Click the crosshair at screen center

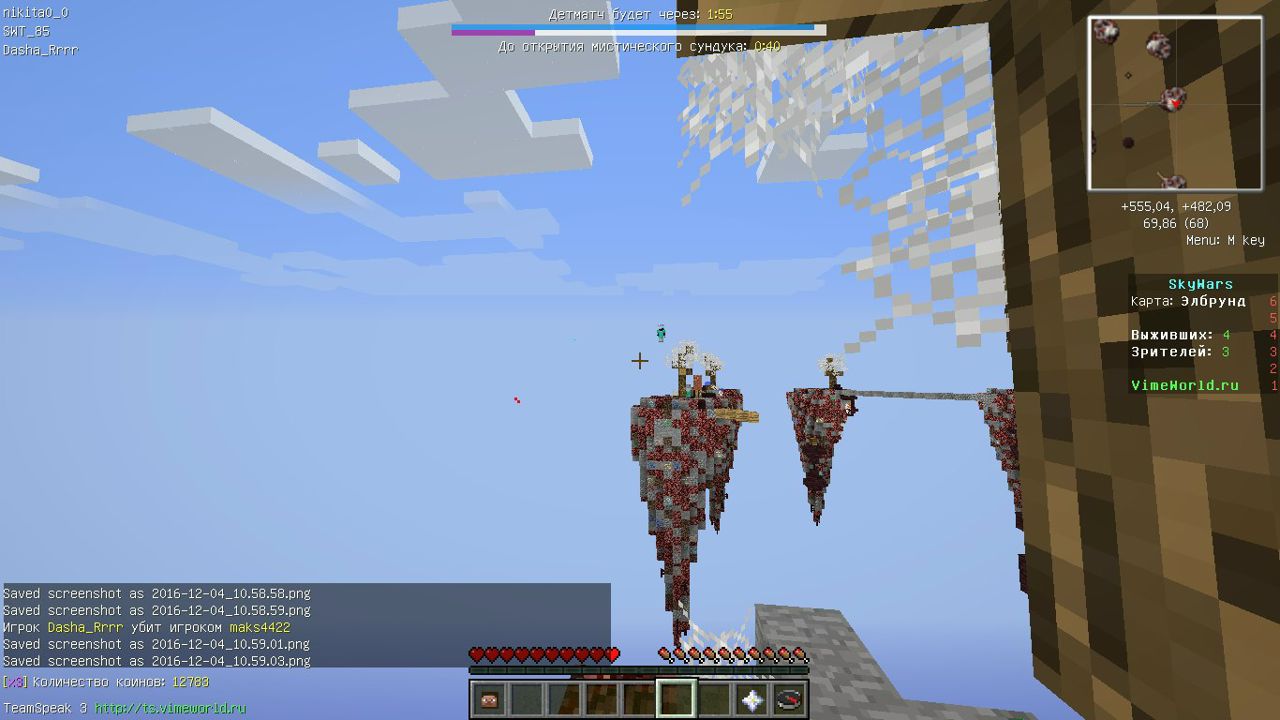[x=640, y=360]
